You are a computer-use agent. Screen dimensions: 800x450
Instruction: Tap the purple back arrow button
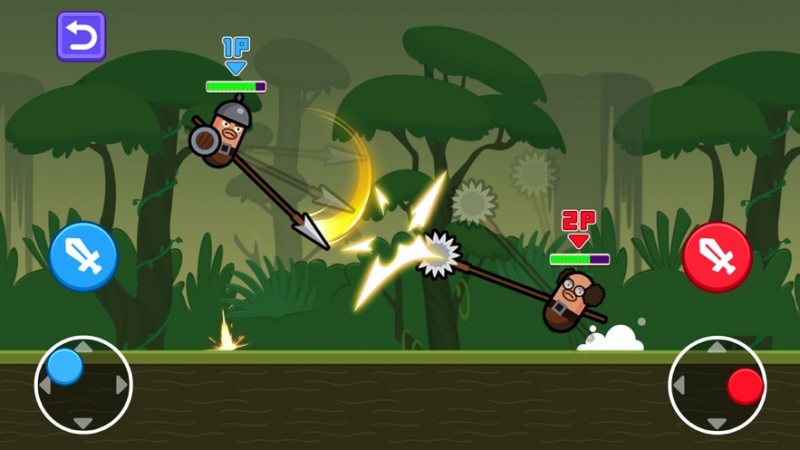point(81,36)
